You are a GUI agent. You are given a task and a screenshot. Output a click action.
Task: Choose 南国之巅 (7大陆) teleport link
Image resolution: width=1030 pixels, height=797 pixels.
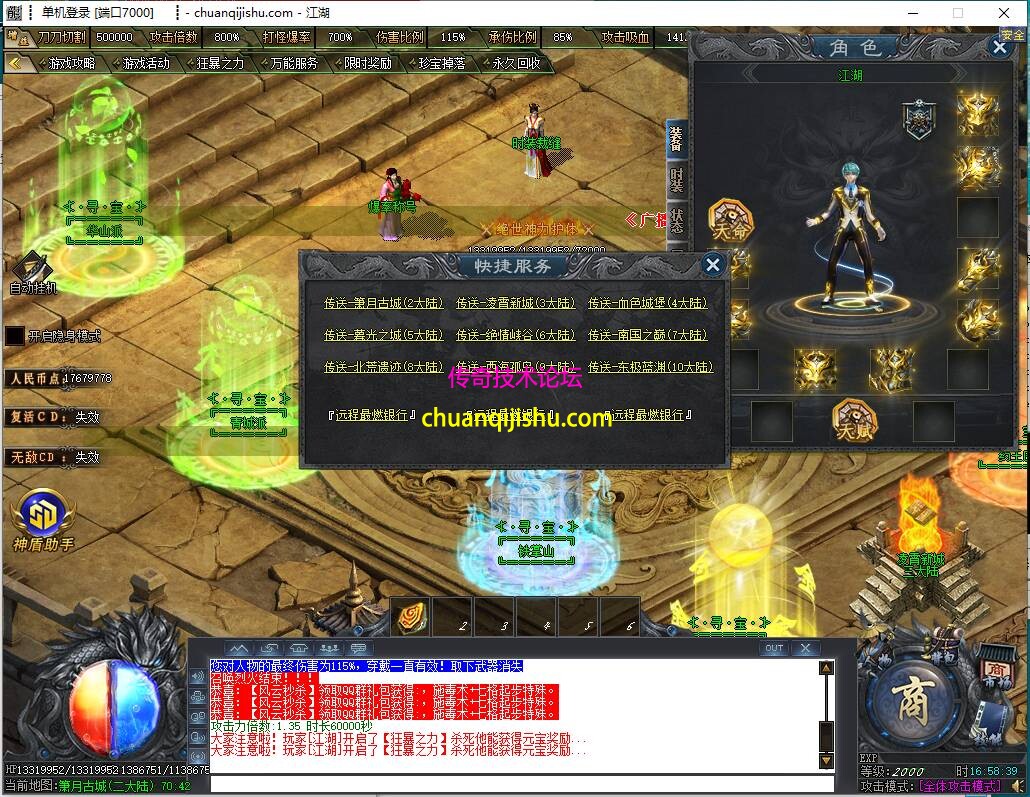click(x=647, y=335)
